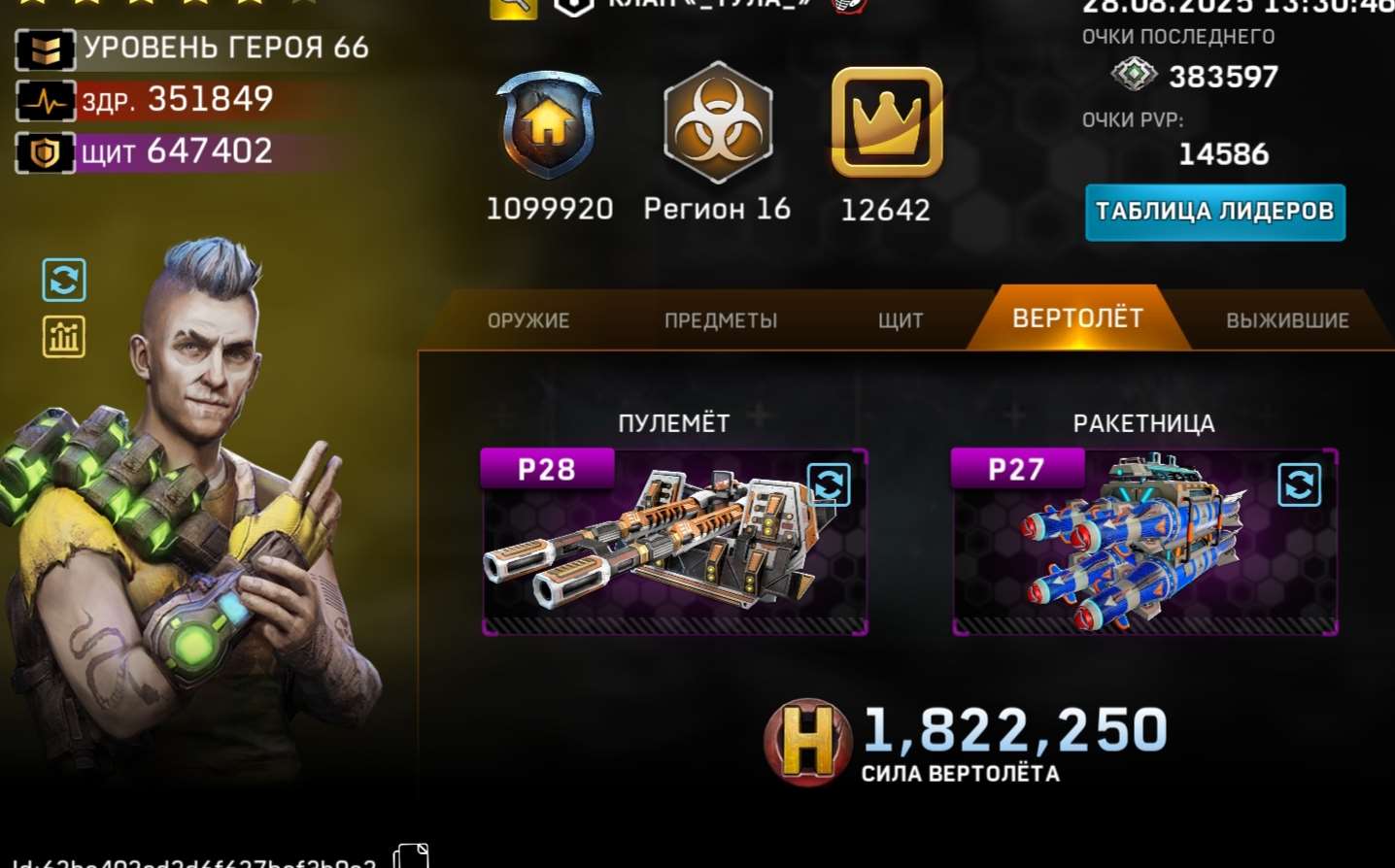
Task: Toggle the hero rank chevron icon near level 66
Action: (x=46, y=49)
